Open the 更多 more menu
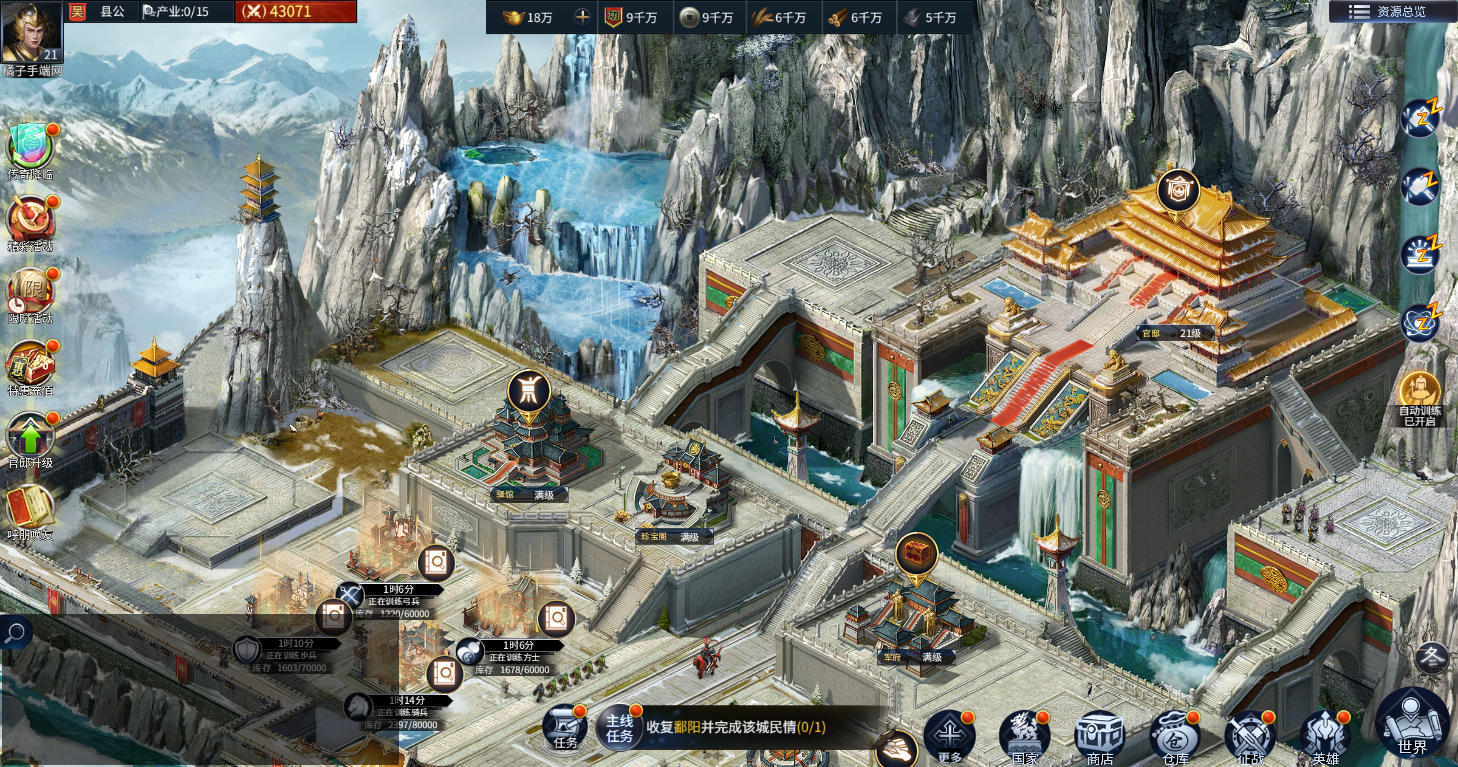This screenshot has height=767, width=1458. point(948,735)
